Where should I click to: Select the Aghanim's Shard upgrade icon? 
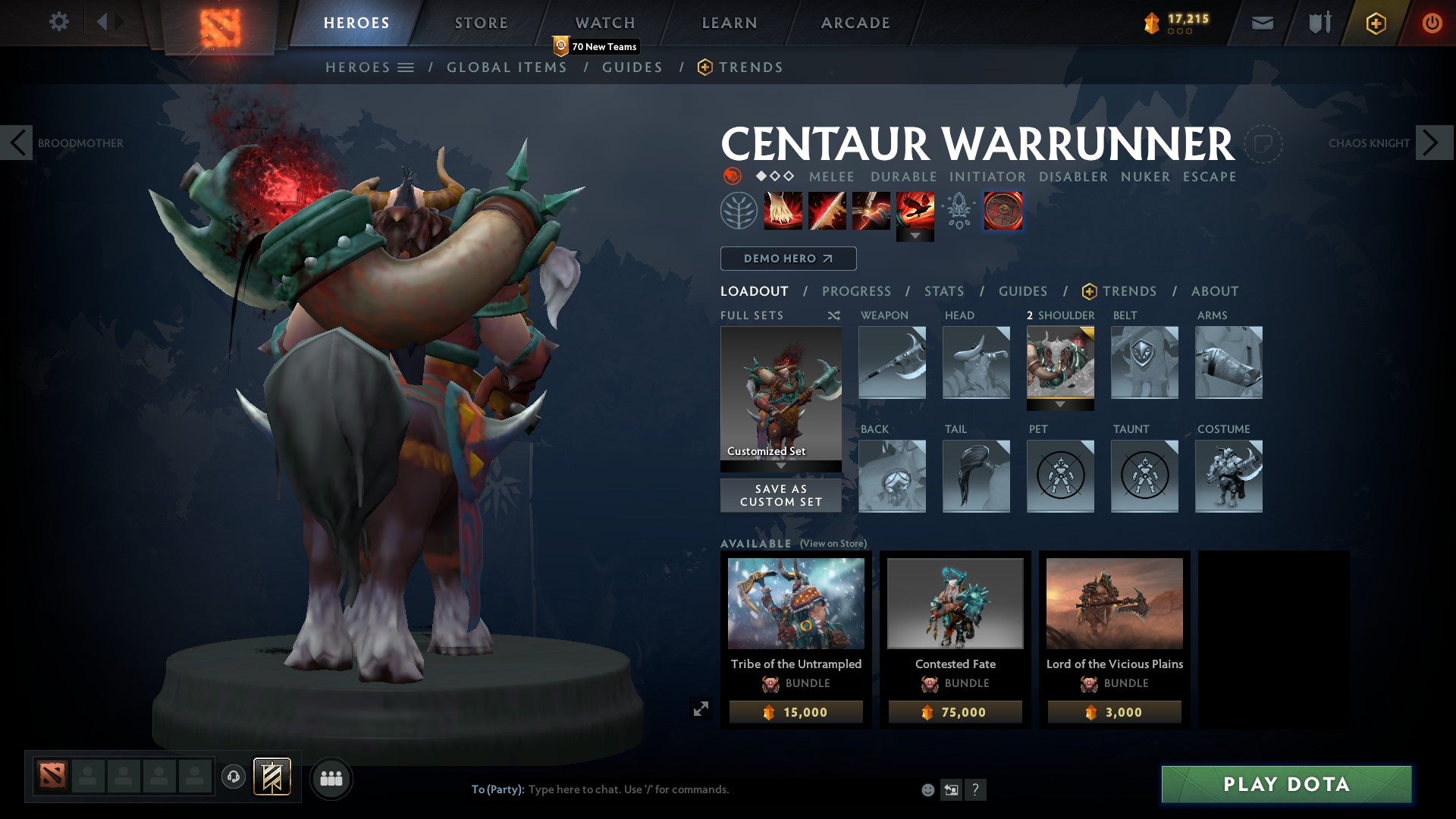click(958, 211)
